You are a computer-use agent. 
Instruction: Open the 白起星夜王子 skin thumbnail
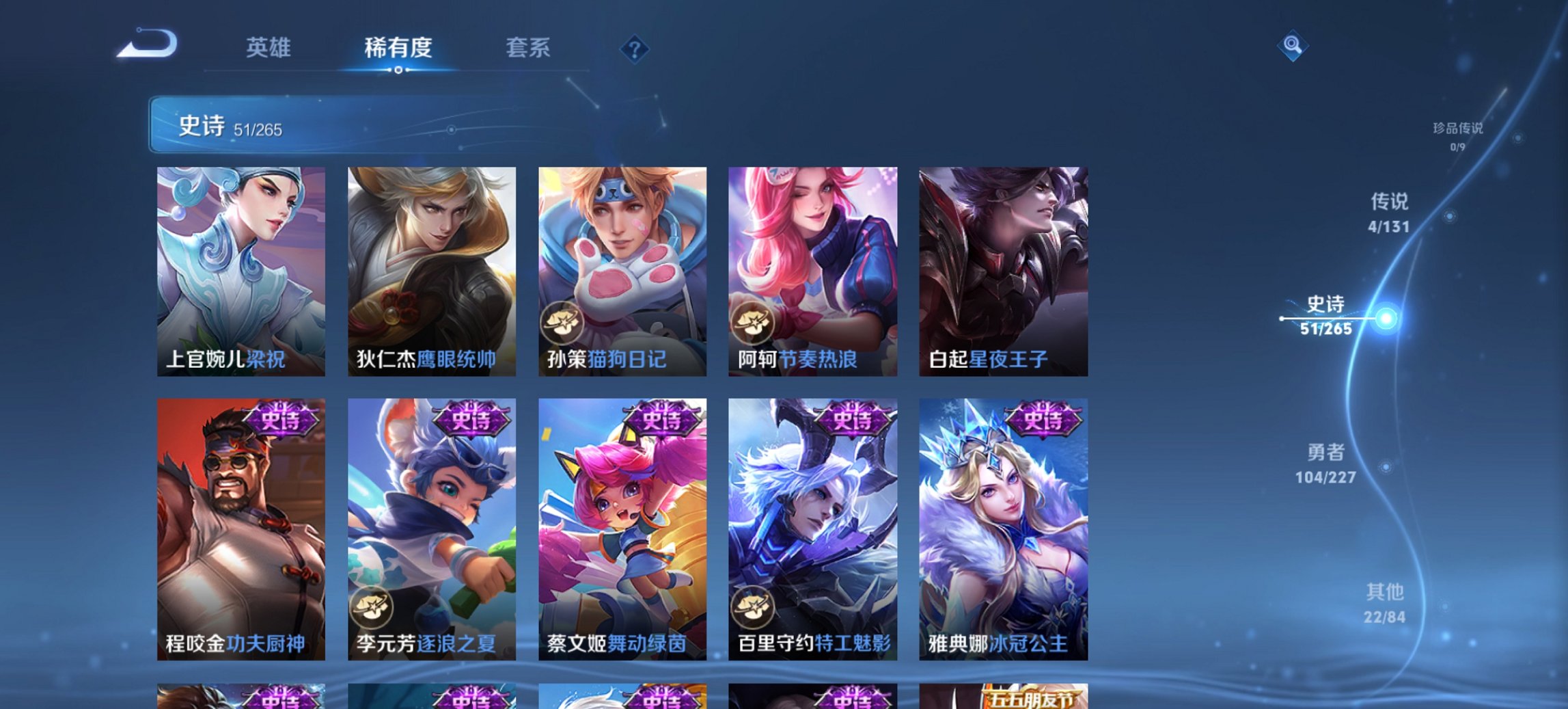1004,270
